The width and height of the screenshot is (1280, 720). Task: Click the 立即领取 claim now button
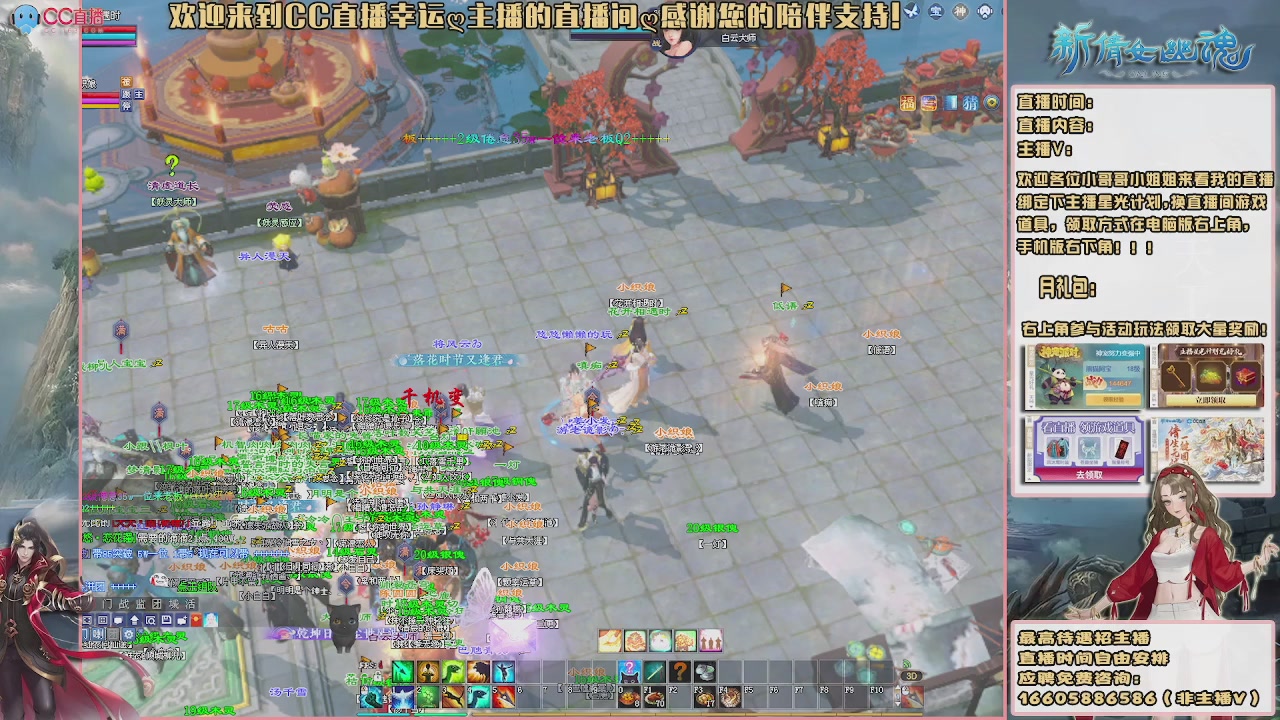point(1209,401)
